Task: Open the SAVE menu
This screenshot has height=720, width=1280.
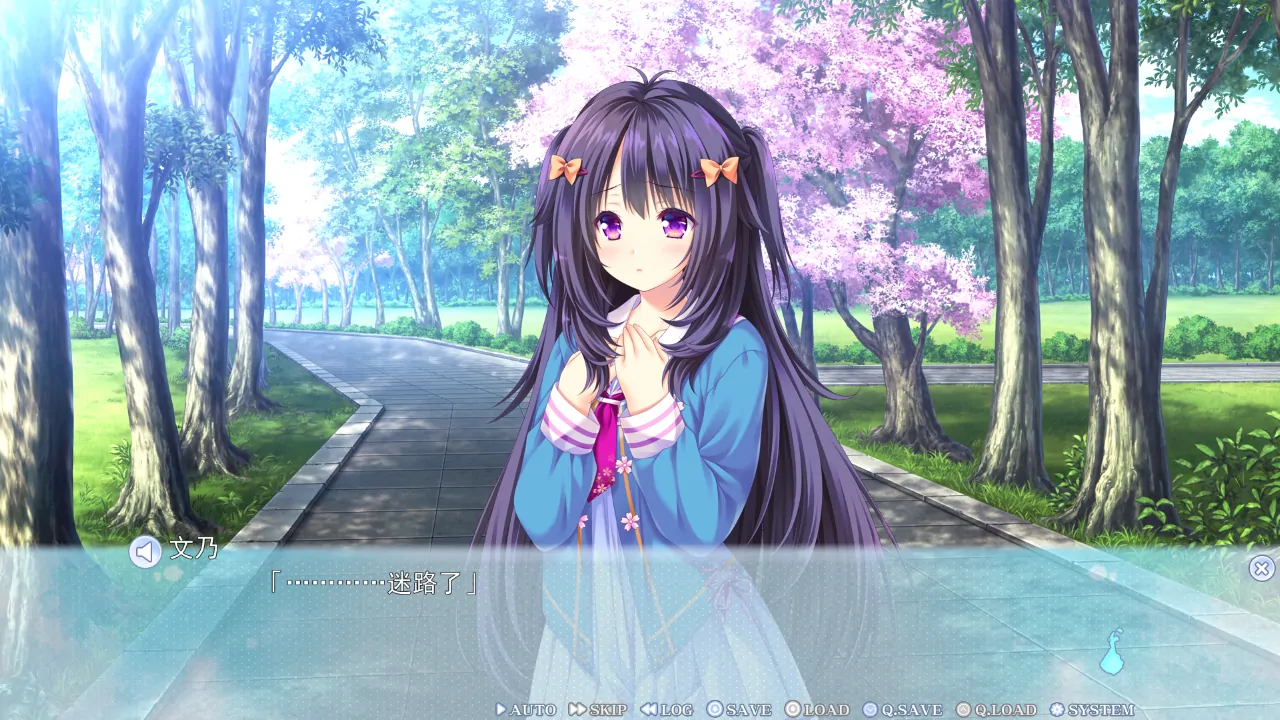Action: coord(739,710)
